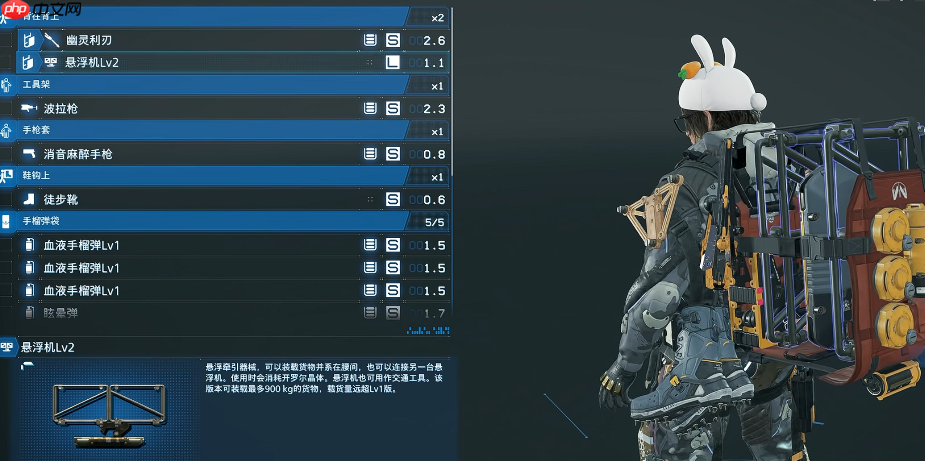Select the 幽灵利刃 cargo row
The height and width of the screenshot is (461, 925).
coord(200,40)
